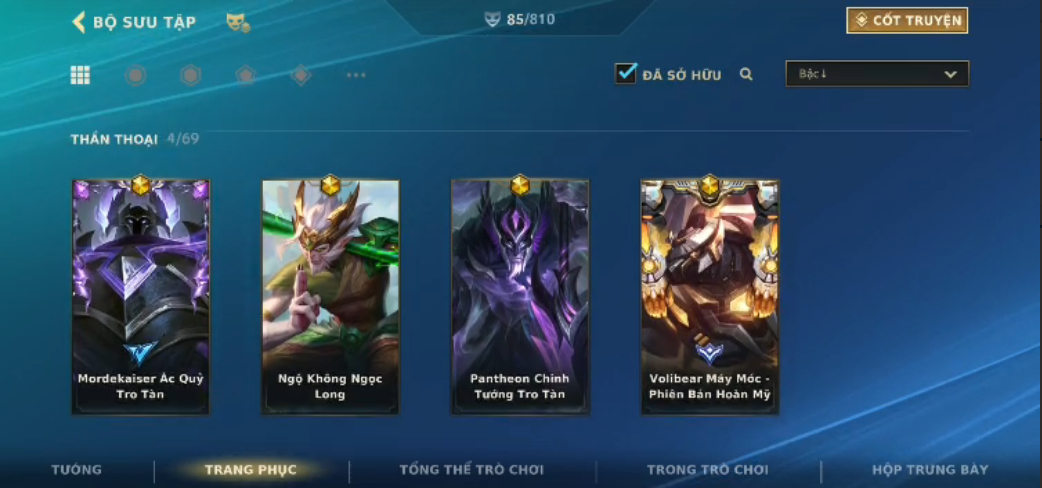Select Pantheon Chinh Tướng Tro Tàn skin
This screenshot has height=488, width=1042.
tap(519, 296)
